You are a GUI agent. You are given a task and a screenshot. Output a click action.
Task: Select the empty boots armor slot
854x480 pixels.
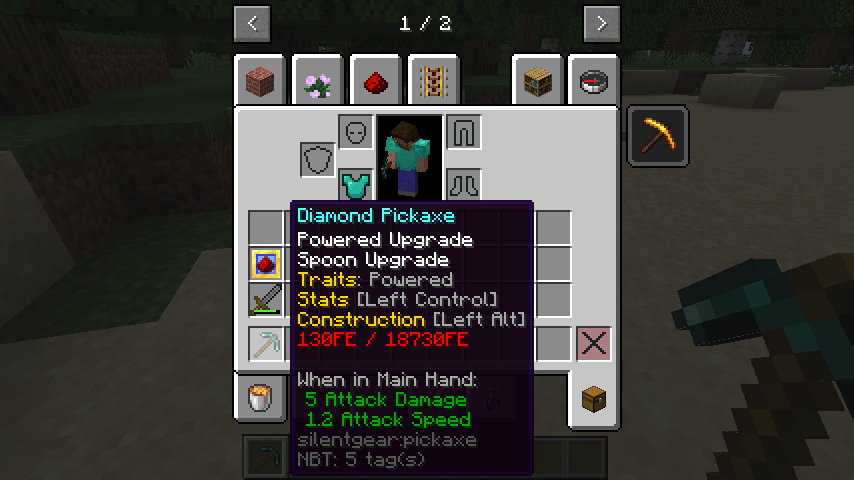(462, 185)
